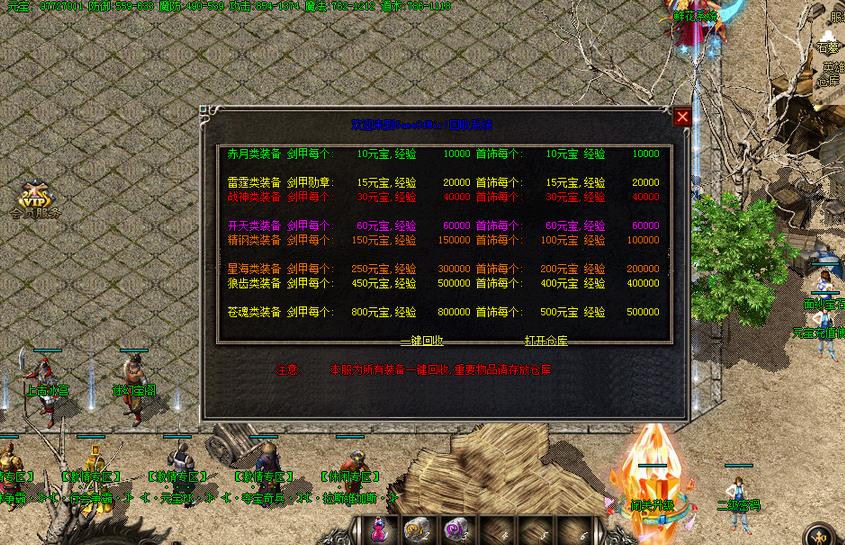Open the warehouse via 打开仓库
845x545 pixels.
(545, 340)
